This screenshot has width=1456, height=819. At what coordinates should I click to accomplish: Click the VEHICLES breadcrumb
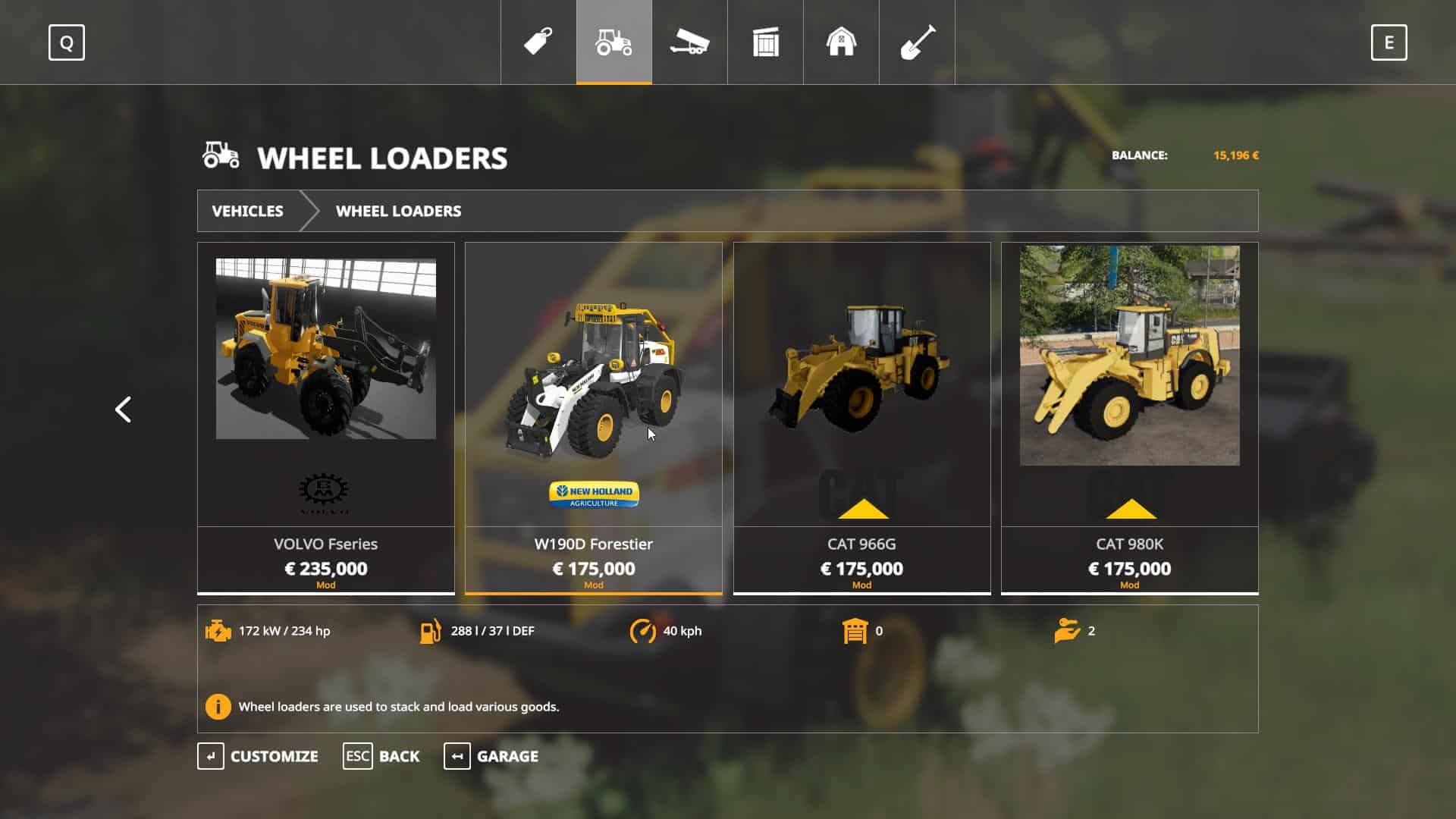247,211
